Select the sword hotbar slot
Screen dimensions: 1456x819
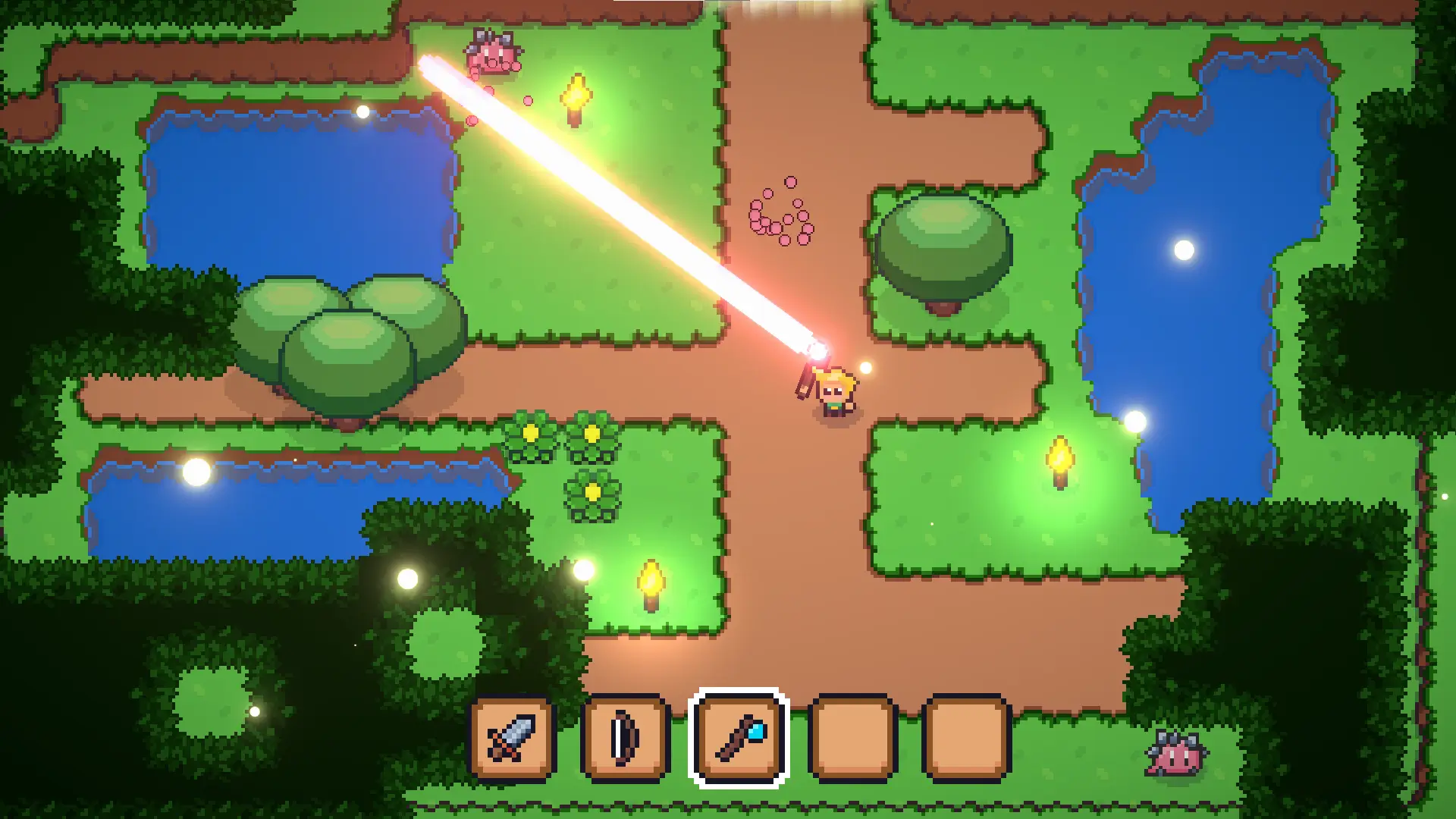(x=512, y=738)
